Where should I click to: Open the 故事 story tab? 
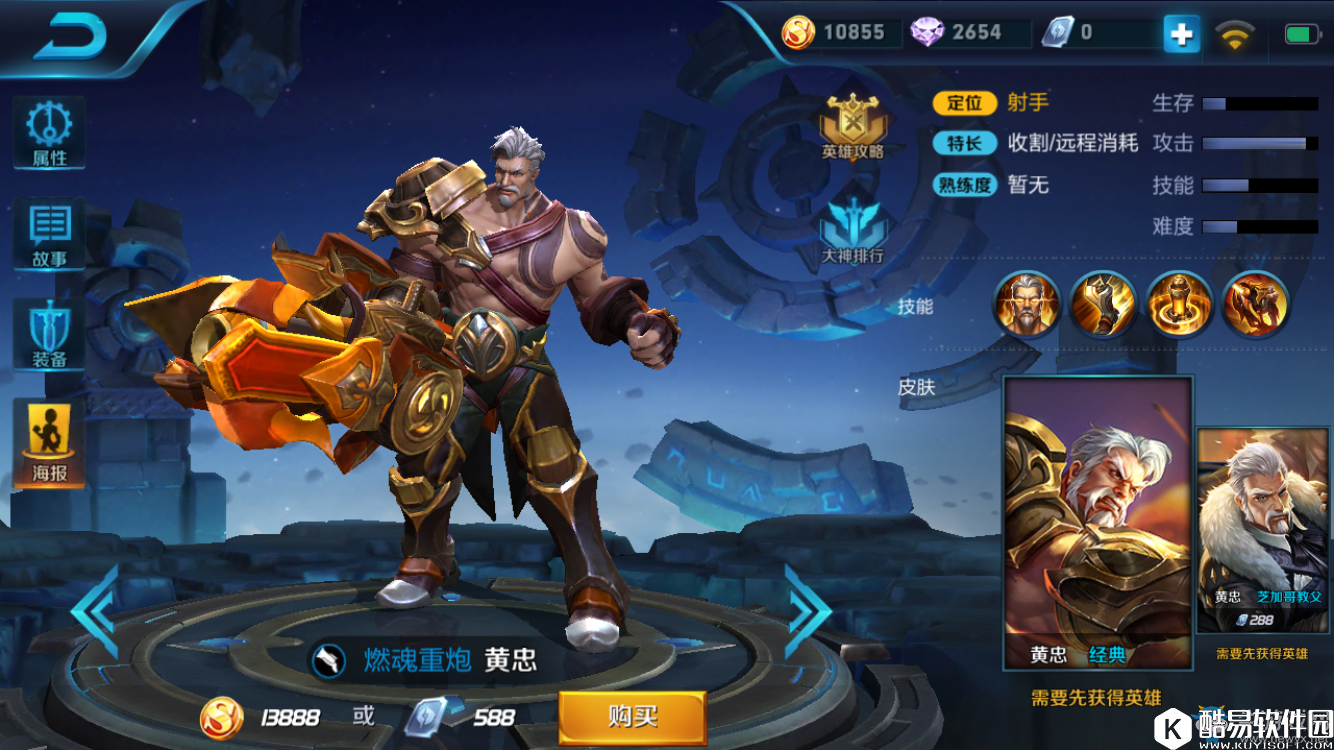[x=49, y=237]
